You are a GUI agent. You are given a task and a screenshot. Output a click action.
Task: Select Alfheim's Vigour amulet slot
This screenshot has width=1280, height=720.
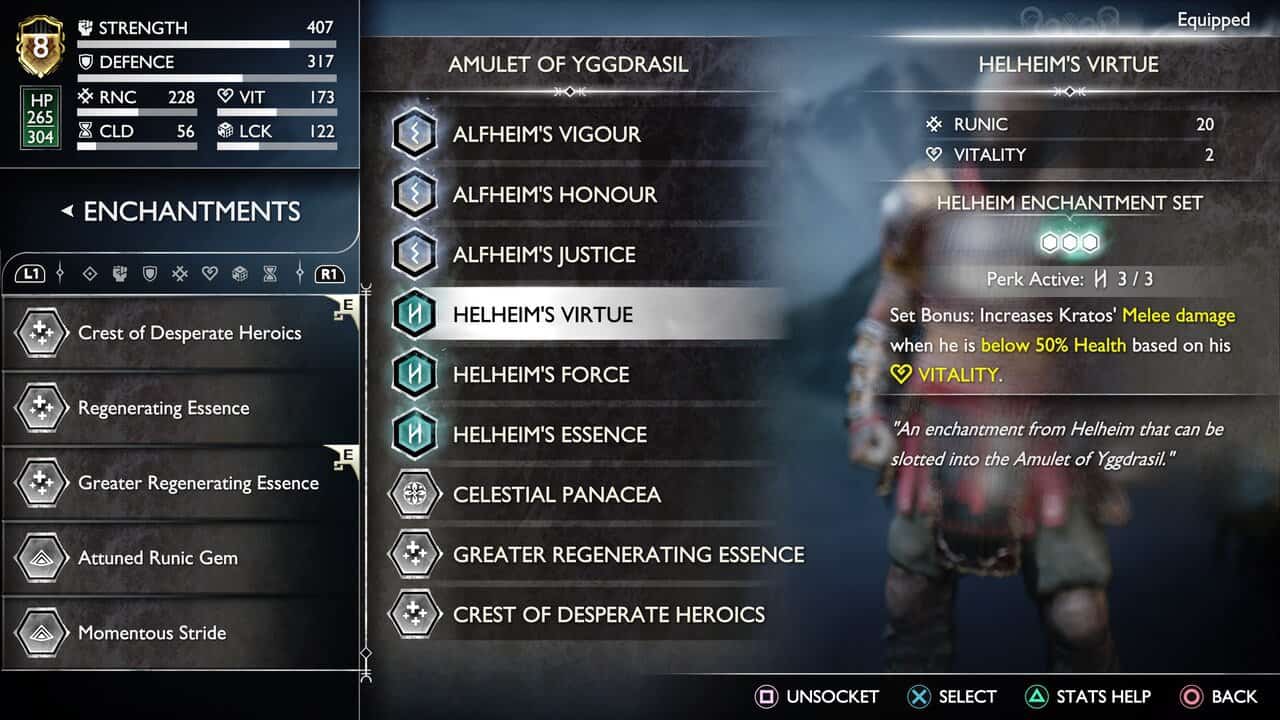546,134
